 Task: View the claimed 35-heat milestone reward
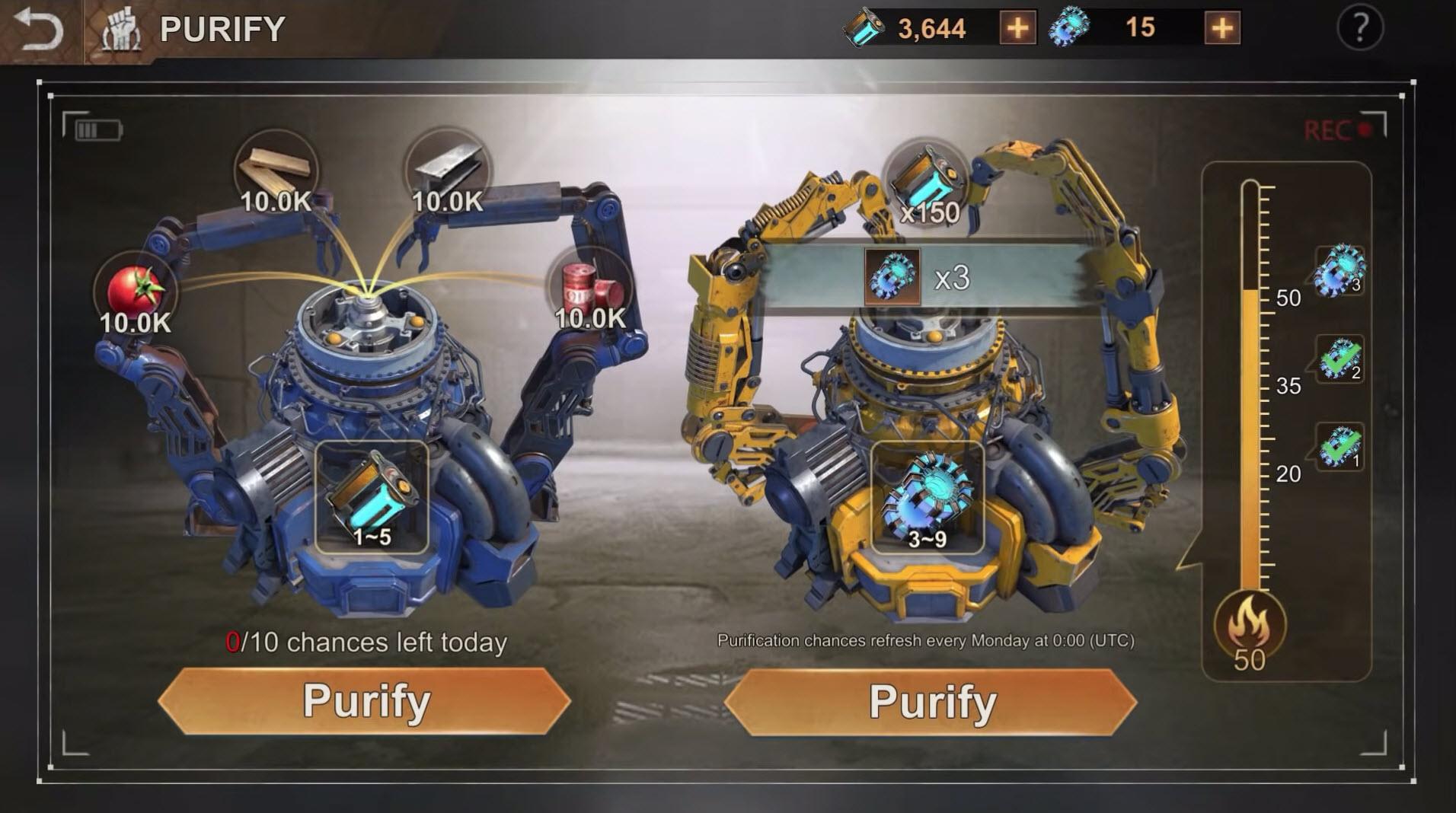click(x=1339, y=359)
